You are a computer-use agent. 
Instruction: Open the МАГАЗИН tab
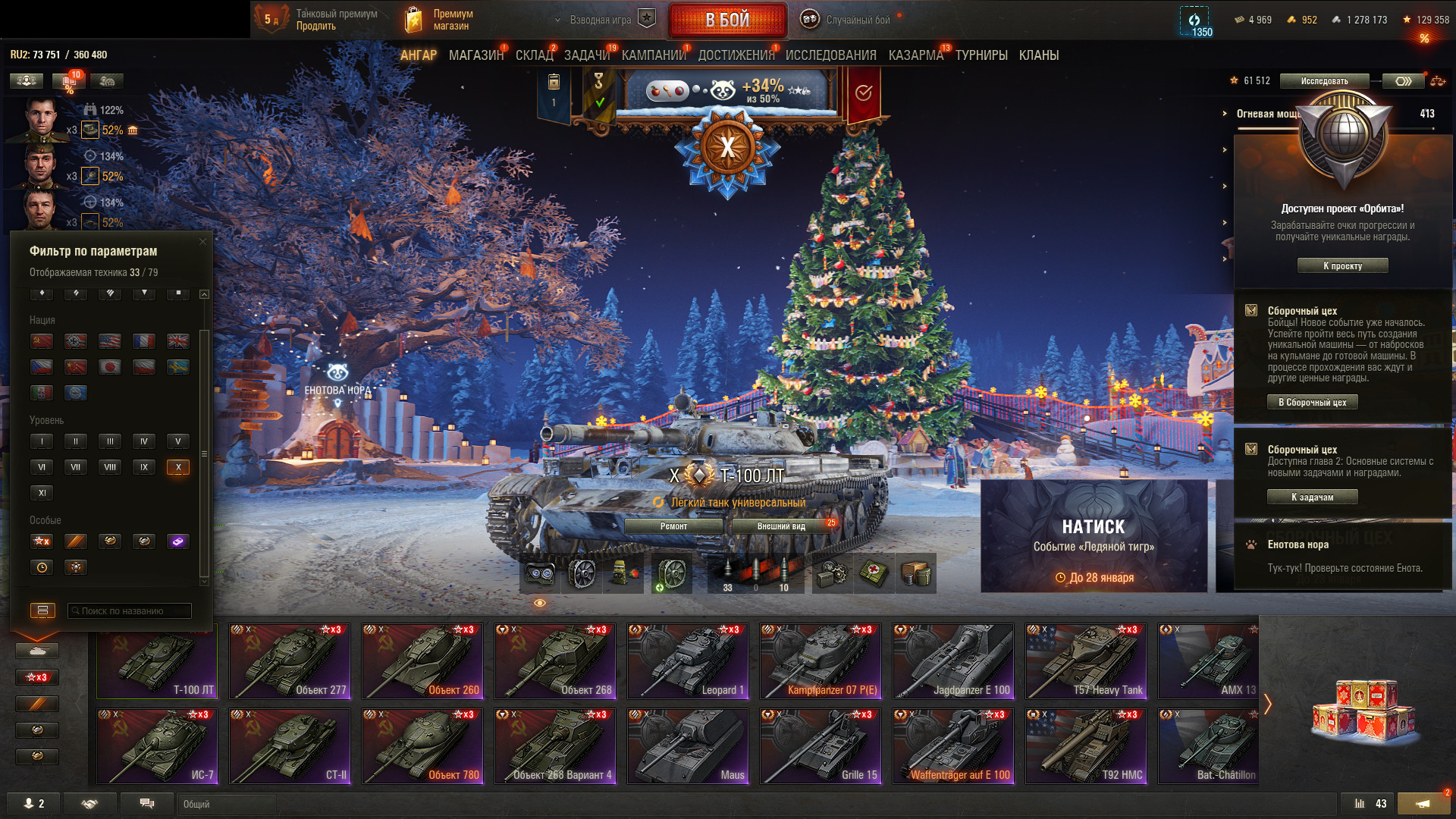click(475, 55)
